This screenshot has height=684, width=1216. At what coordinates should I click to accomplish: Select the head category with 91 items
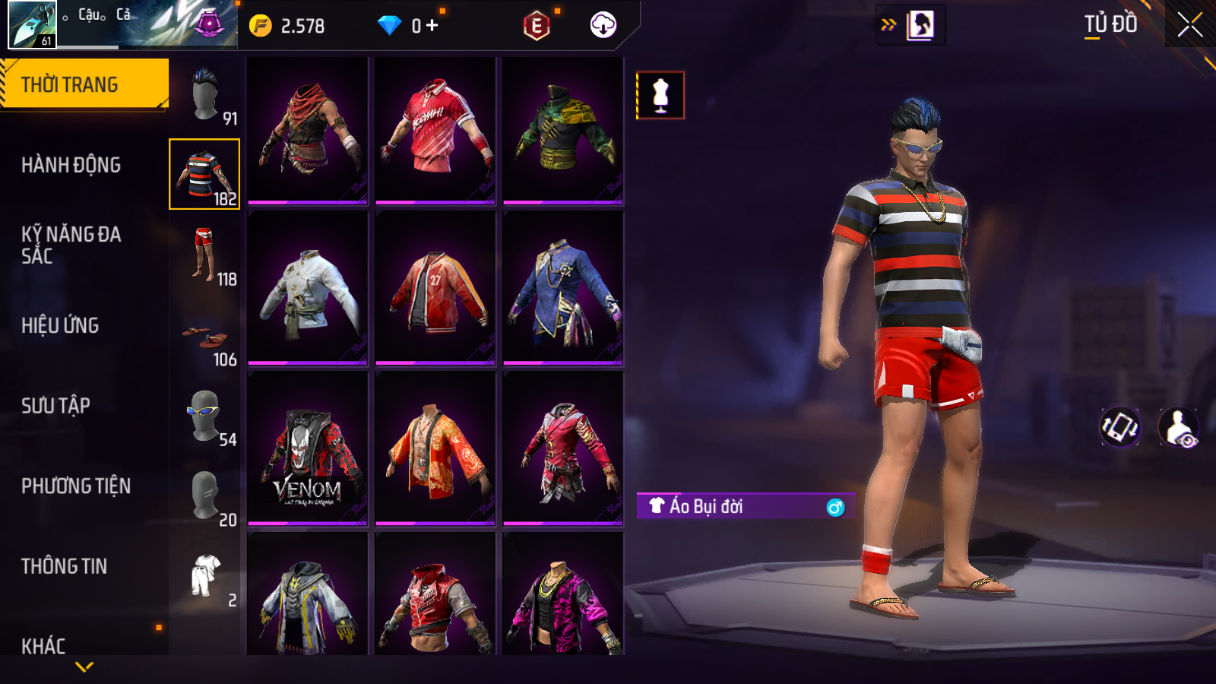[x=205, y=95]
